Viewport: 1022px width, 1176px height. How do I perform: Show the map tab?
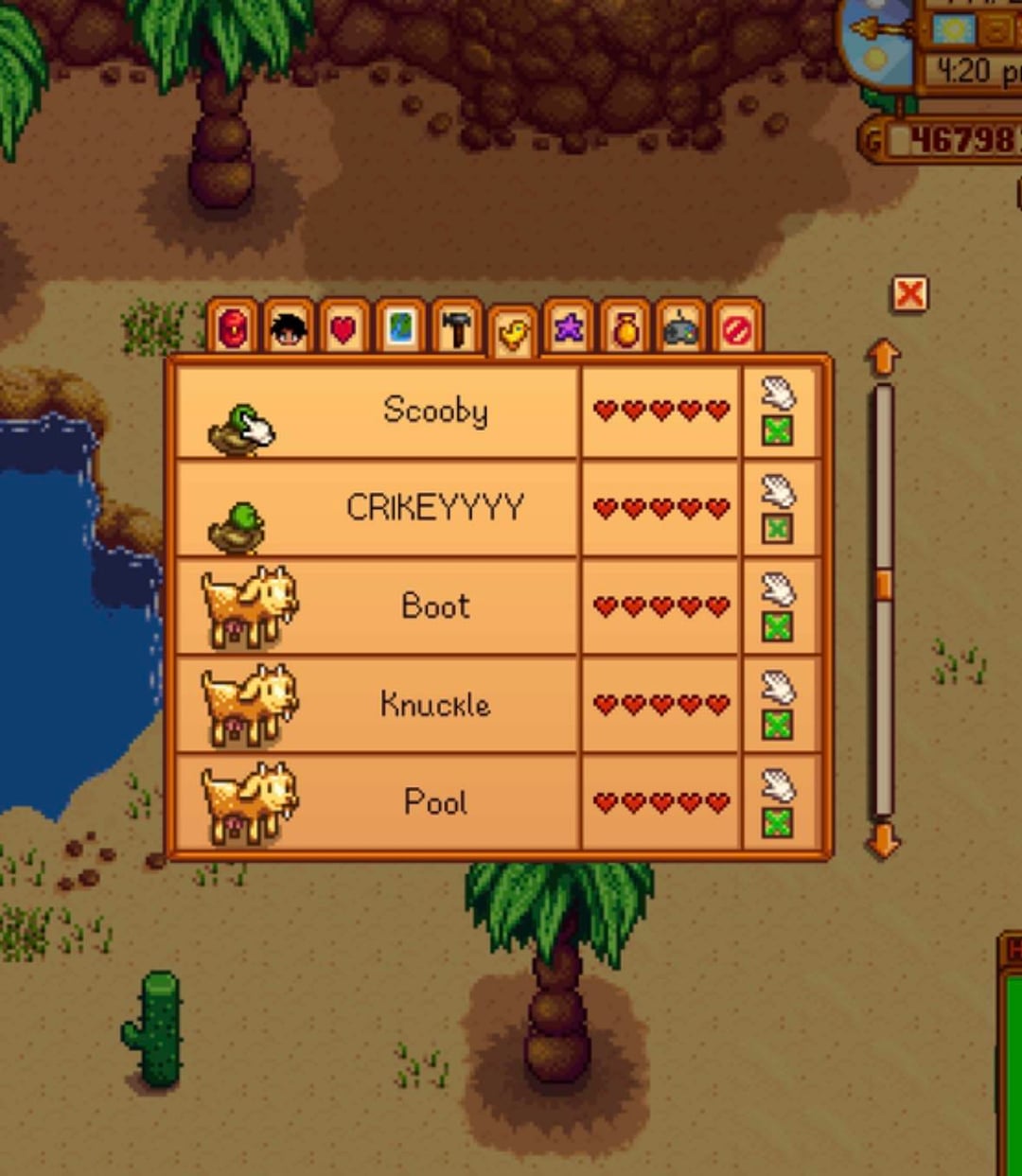pyautogui.click(x=399, y=328)
